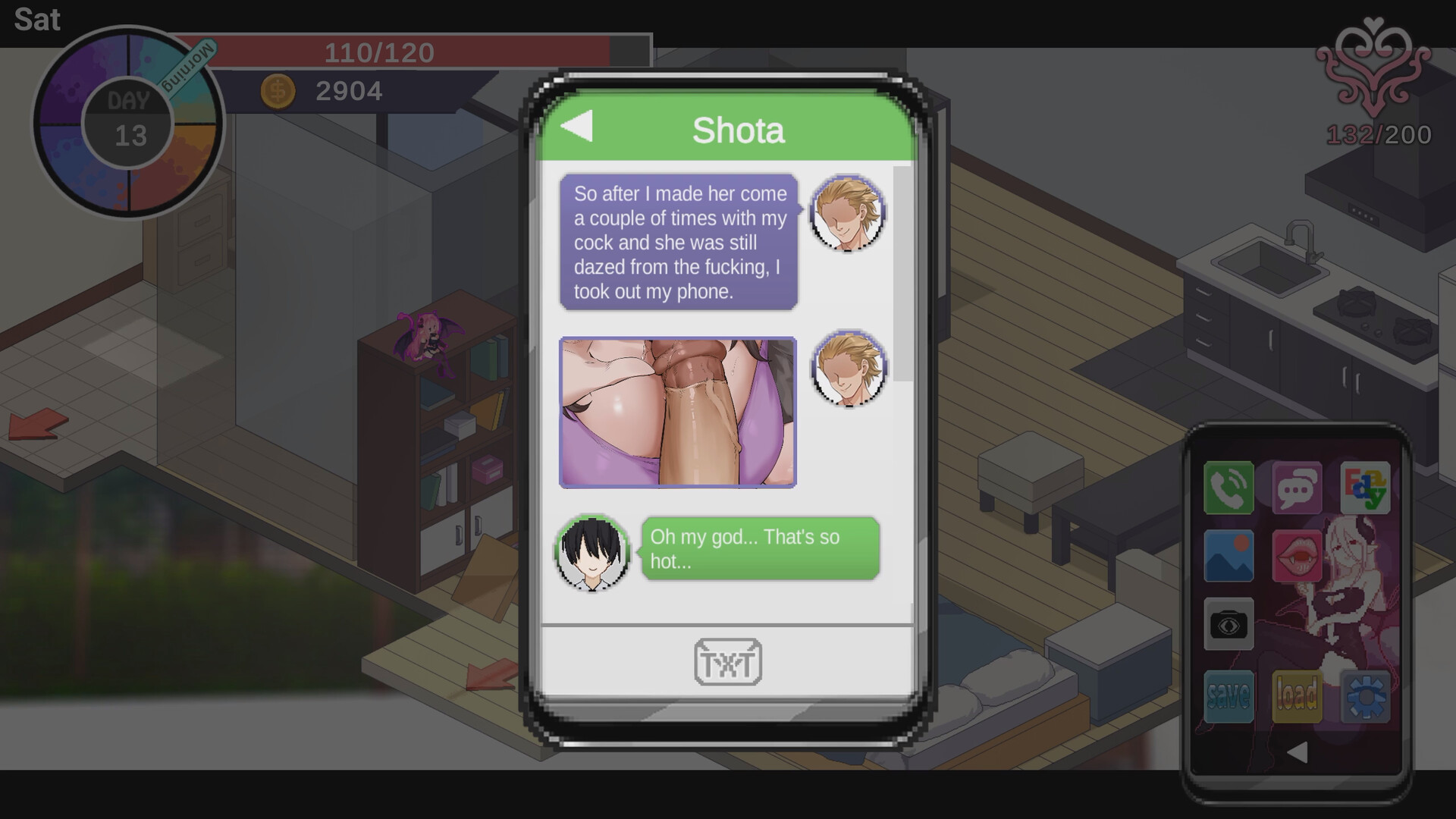
Task: Go back from the Shota chat
Action: pyautogui.click(x=577, y=127)
